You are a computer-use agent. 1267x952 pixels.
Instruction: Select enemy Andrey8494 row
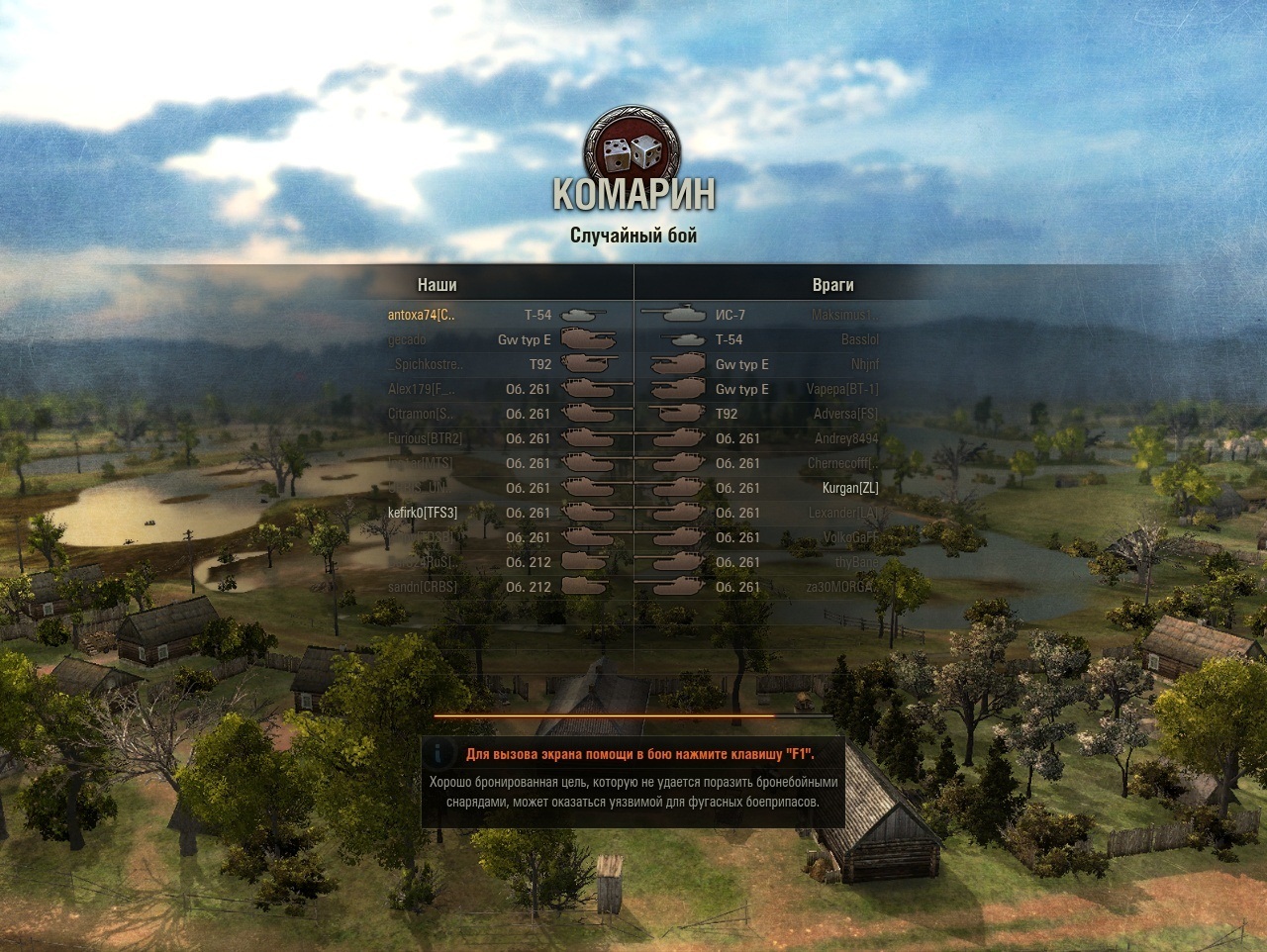(x=846, y=438)
